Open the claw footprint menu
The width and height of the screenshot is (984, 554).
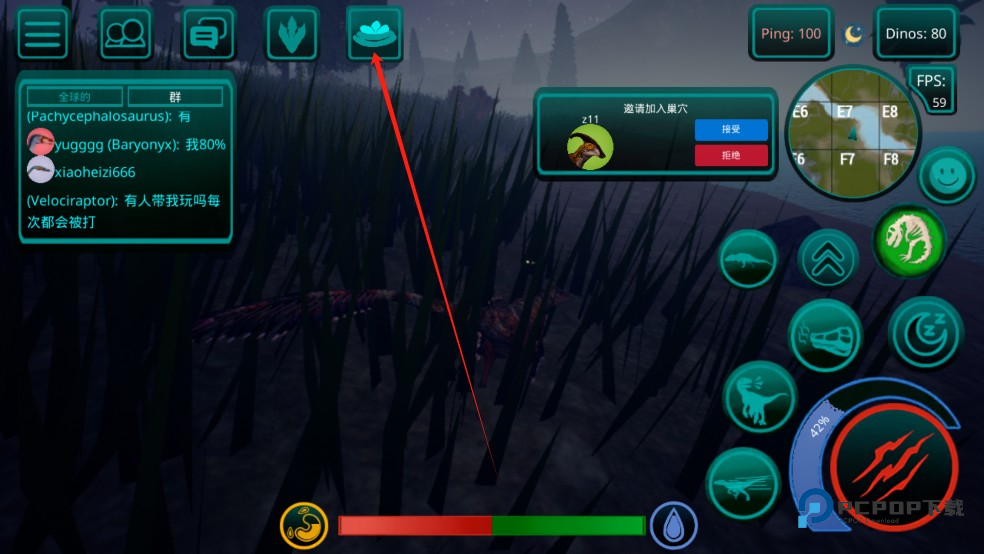click(292, 34)
